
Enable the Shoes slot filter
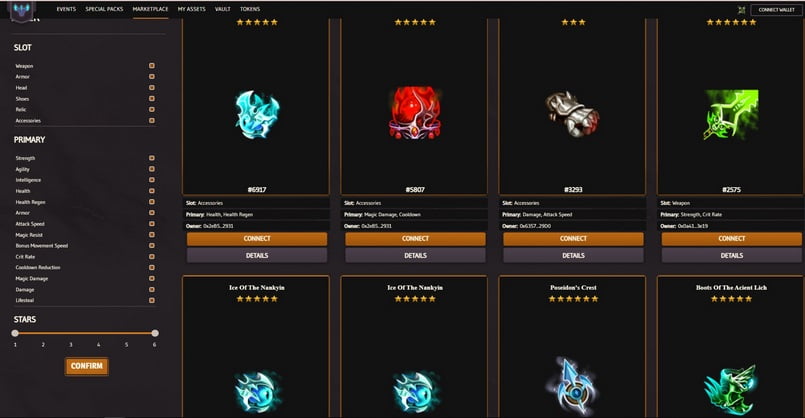[152, 99]
